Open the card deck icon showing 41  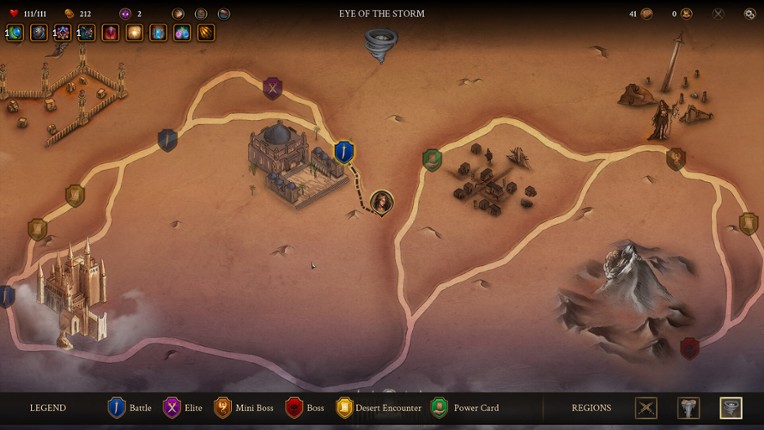click(646, 14)
